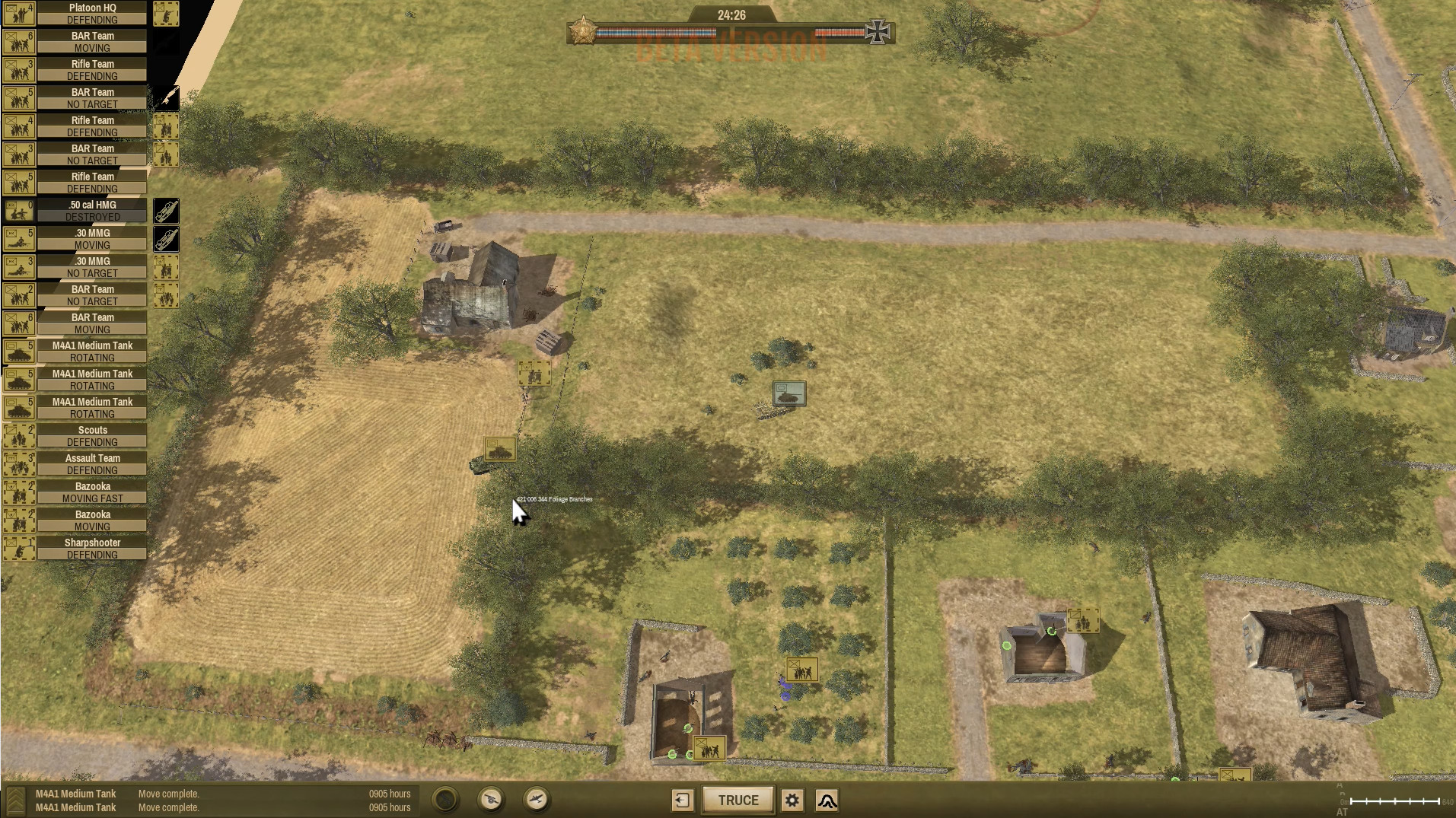The image size is (1456, 818).
Task: Select the Platoon HQ unit icon
Action: click(19, 13)
